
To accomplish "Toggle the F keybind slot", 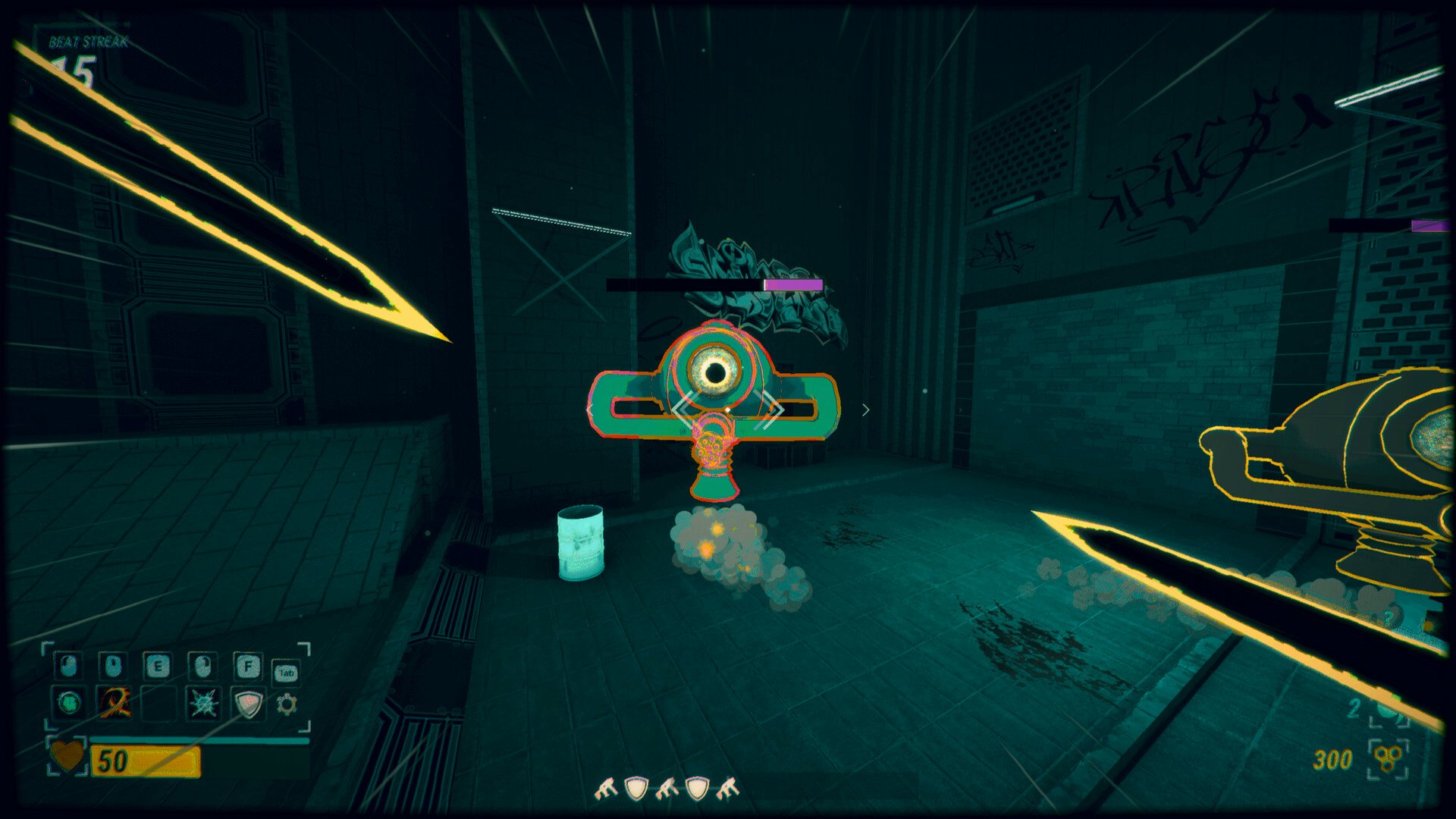I will pyautogui.click(x=247, y=665).
